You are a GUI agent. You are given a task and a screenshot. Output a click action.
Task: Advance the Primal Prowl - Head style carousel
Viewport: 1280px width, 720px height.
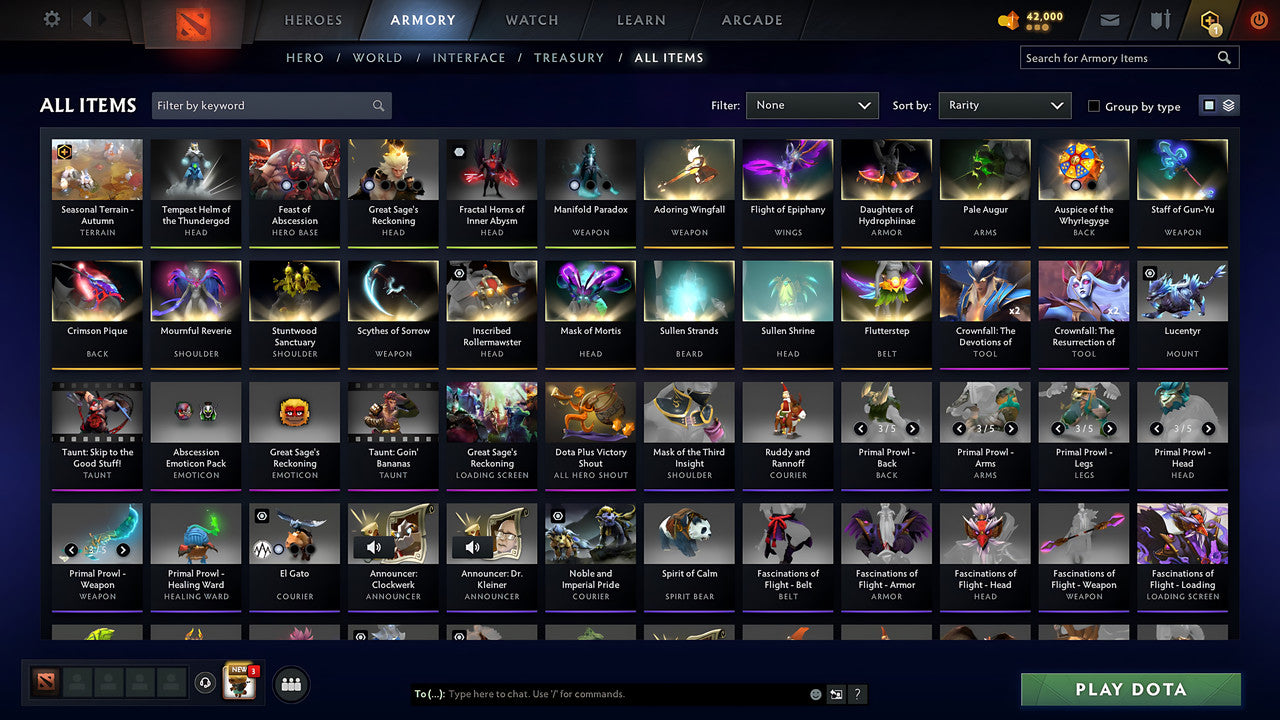click(x=1207, y=428)
